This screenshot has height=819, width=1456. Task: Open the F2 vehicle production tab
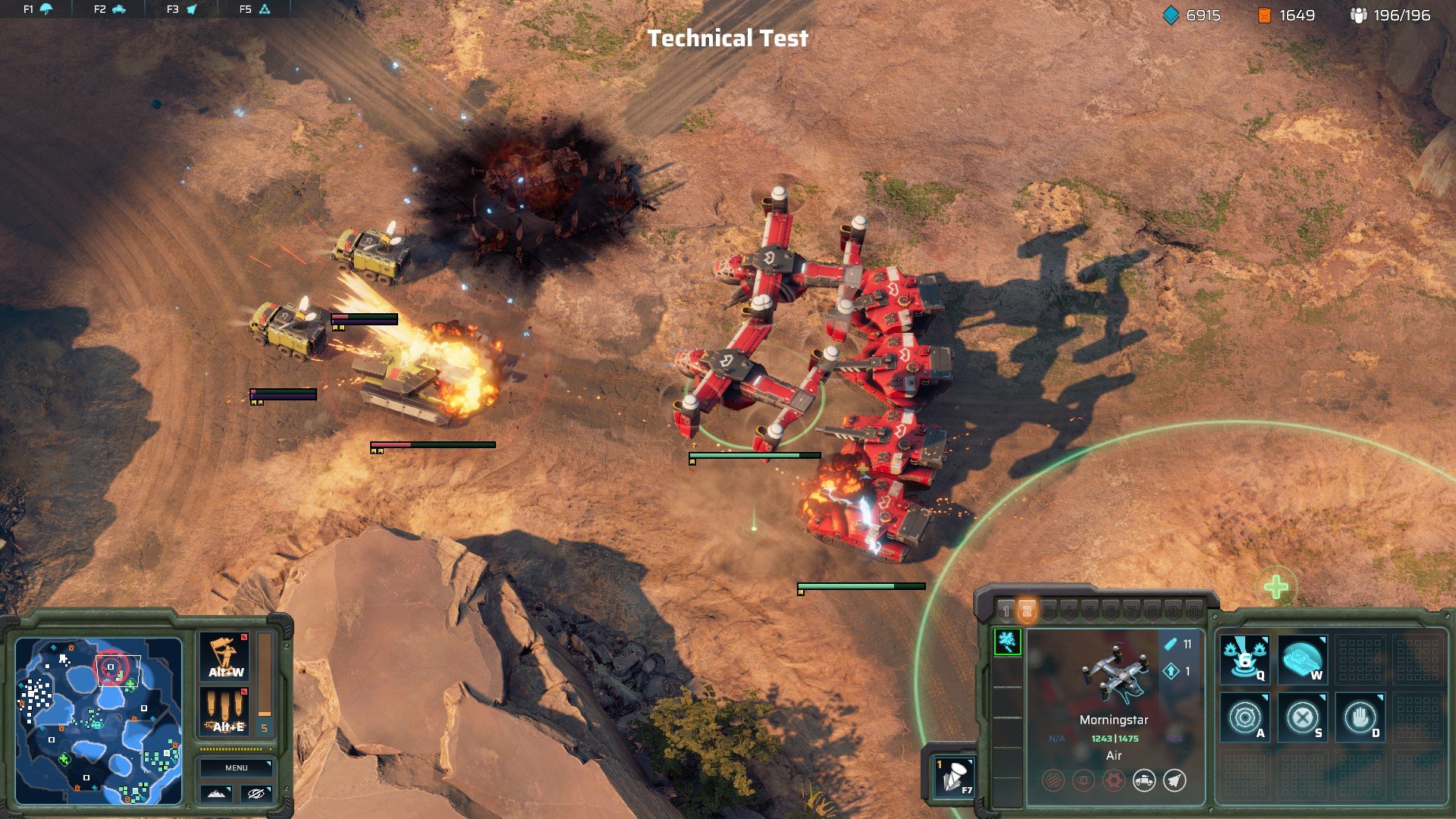click(x=110, y=9)
